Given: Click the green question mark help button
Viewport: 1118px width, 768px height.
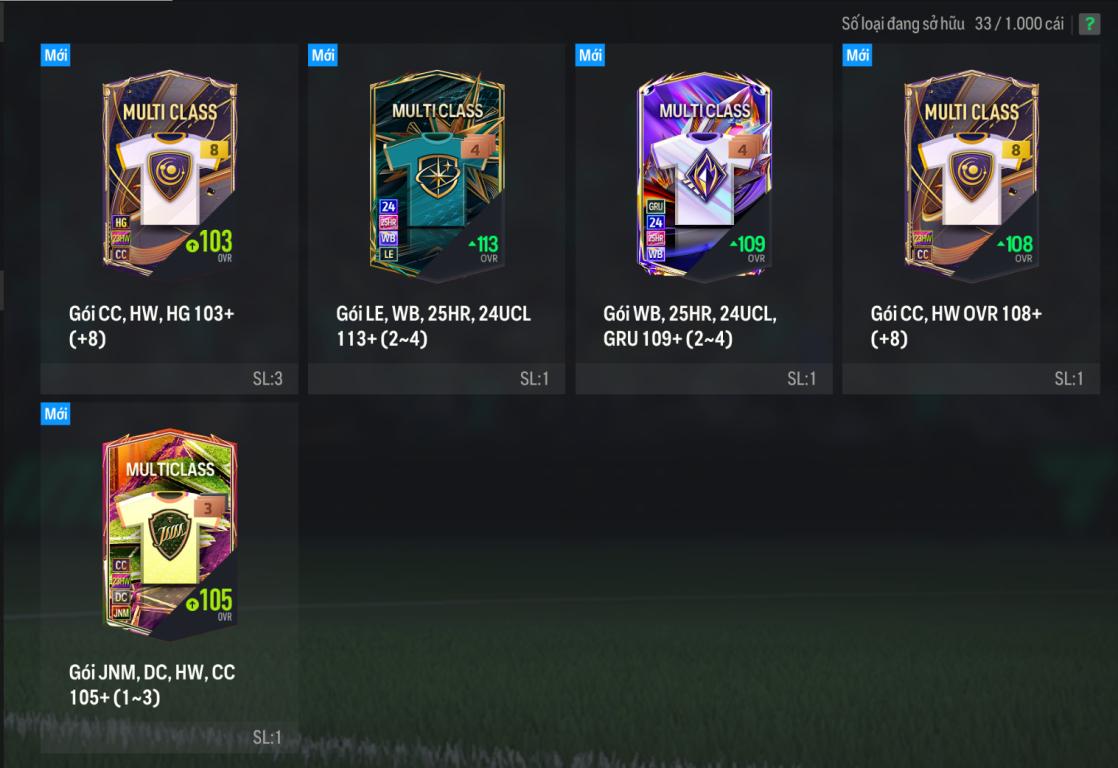Looking at the screenshot, I should tap(1089, 24).
